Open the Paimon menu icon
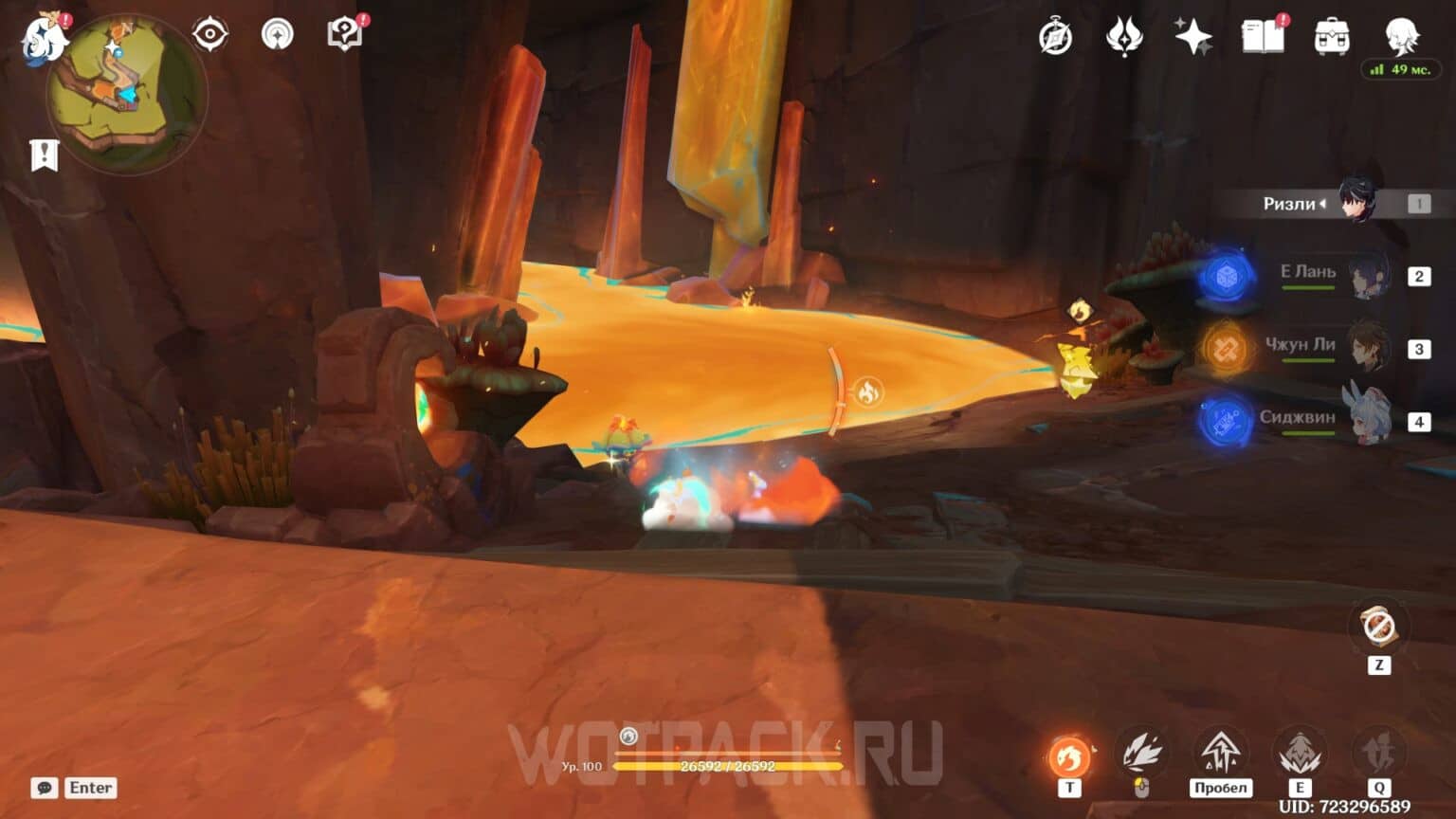Viewport: 1456px width, 819px height. [45, 40]
